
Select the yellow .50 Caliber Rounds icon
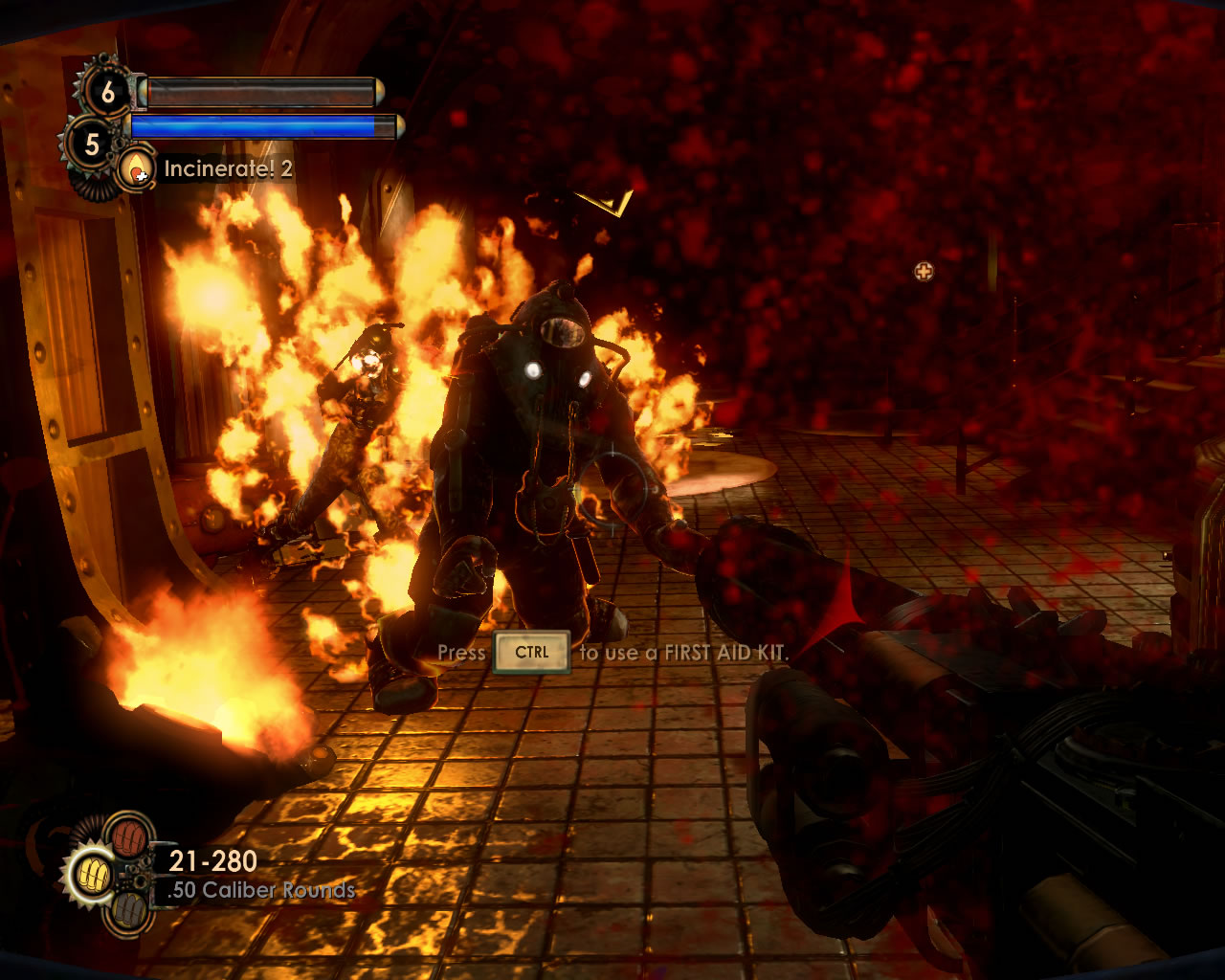coord(93,874)
